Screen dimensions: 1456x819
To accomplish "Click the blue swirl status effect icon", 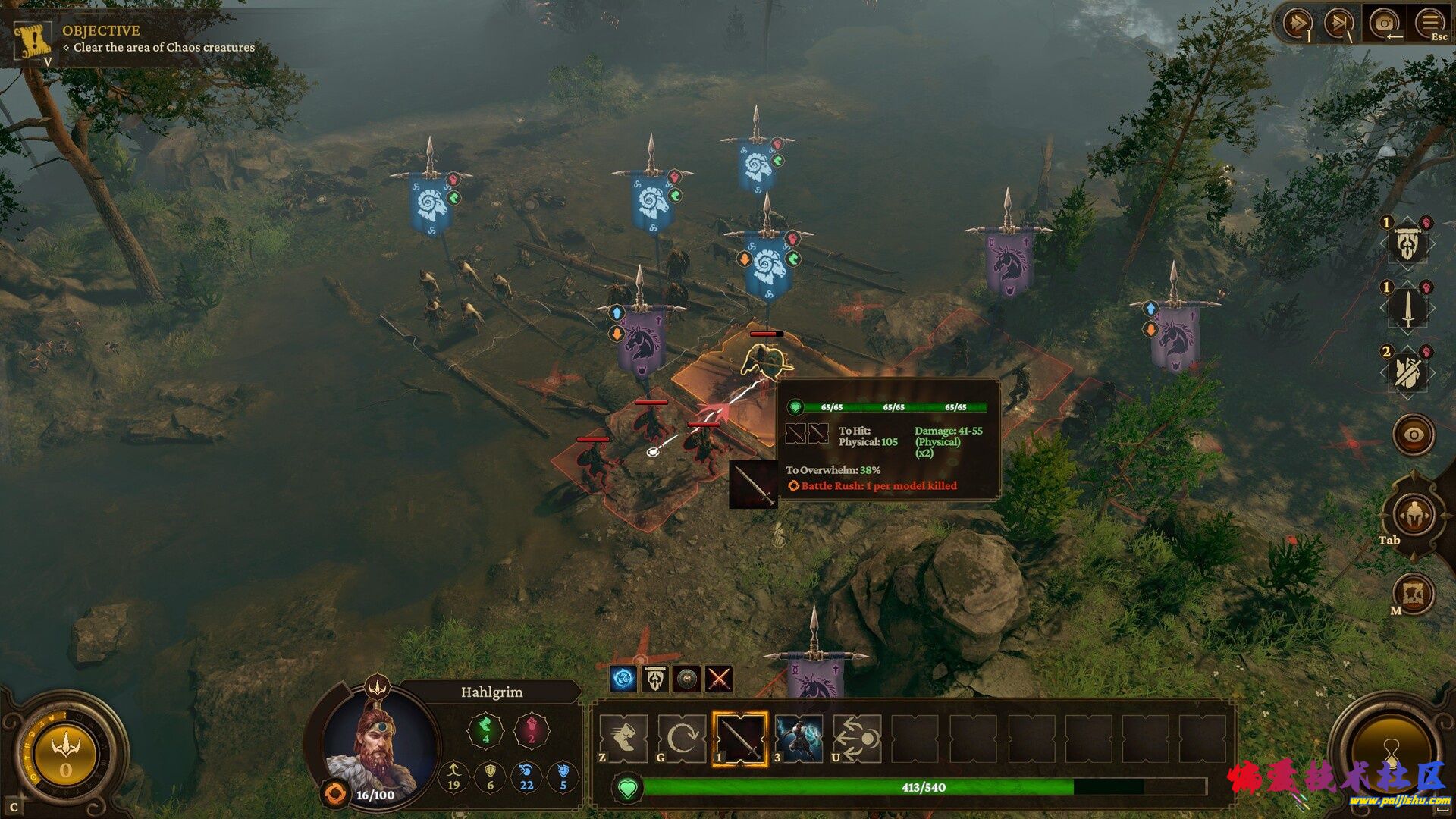I will 623,679.
